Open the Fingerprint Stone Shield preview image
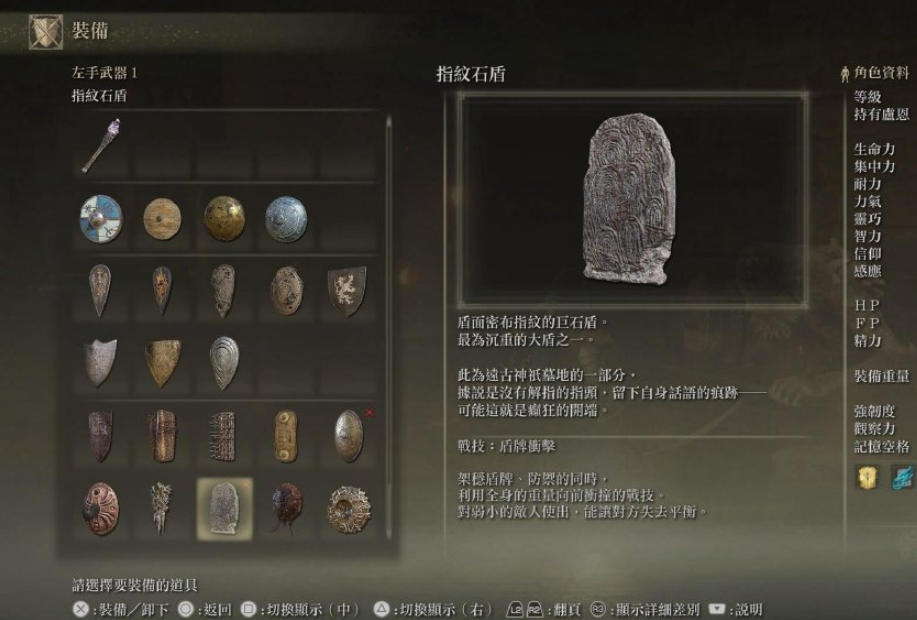The width and height of the screenshot is (917, 620). point(631,199)
